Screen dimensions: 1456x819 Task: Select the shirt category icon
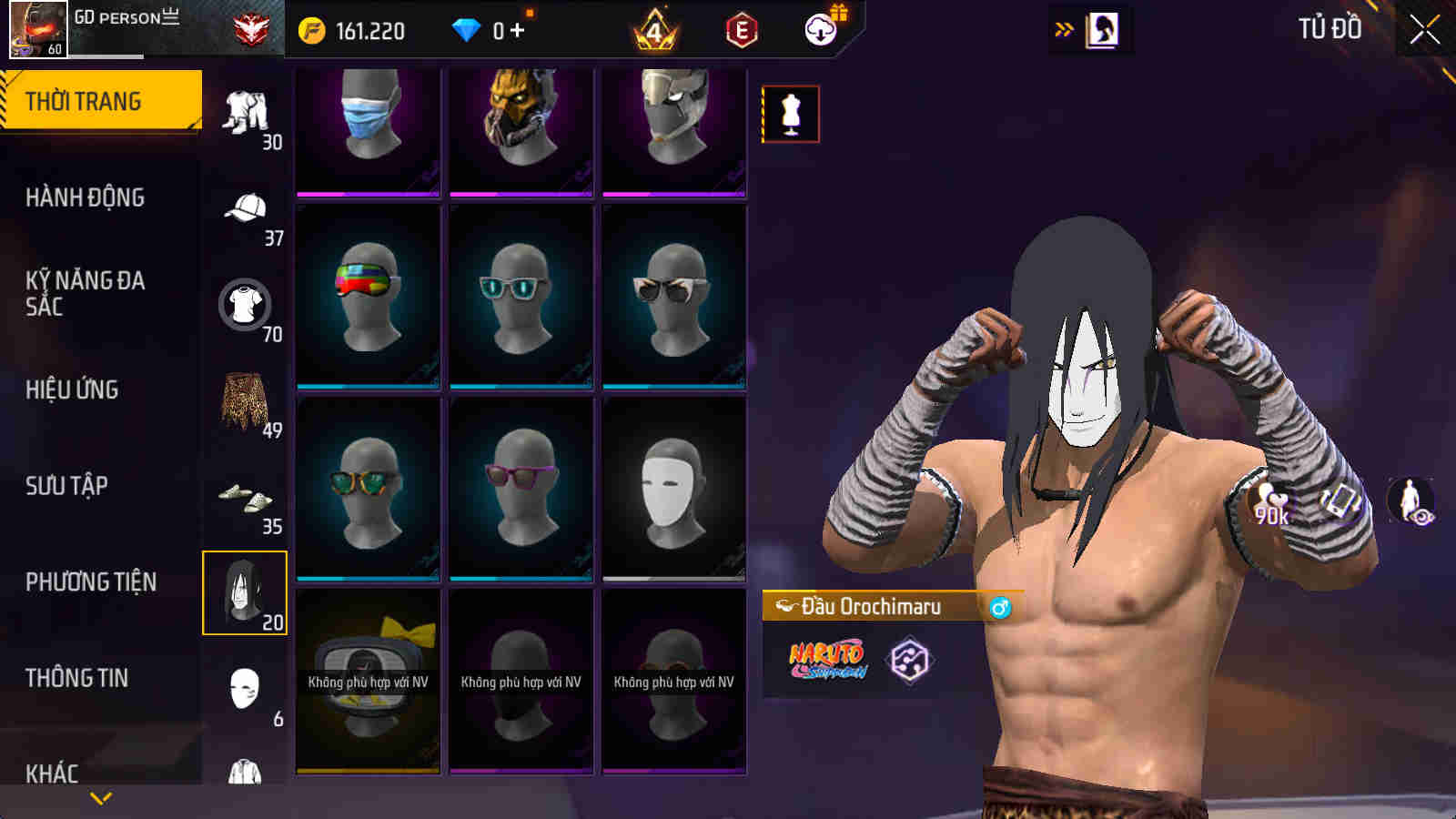(244, 305)
